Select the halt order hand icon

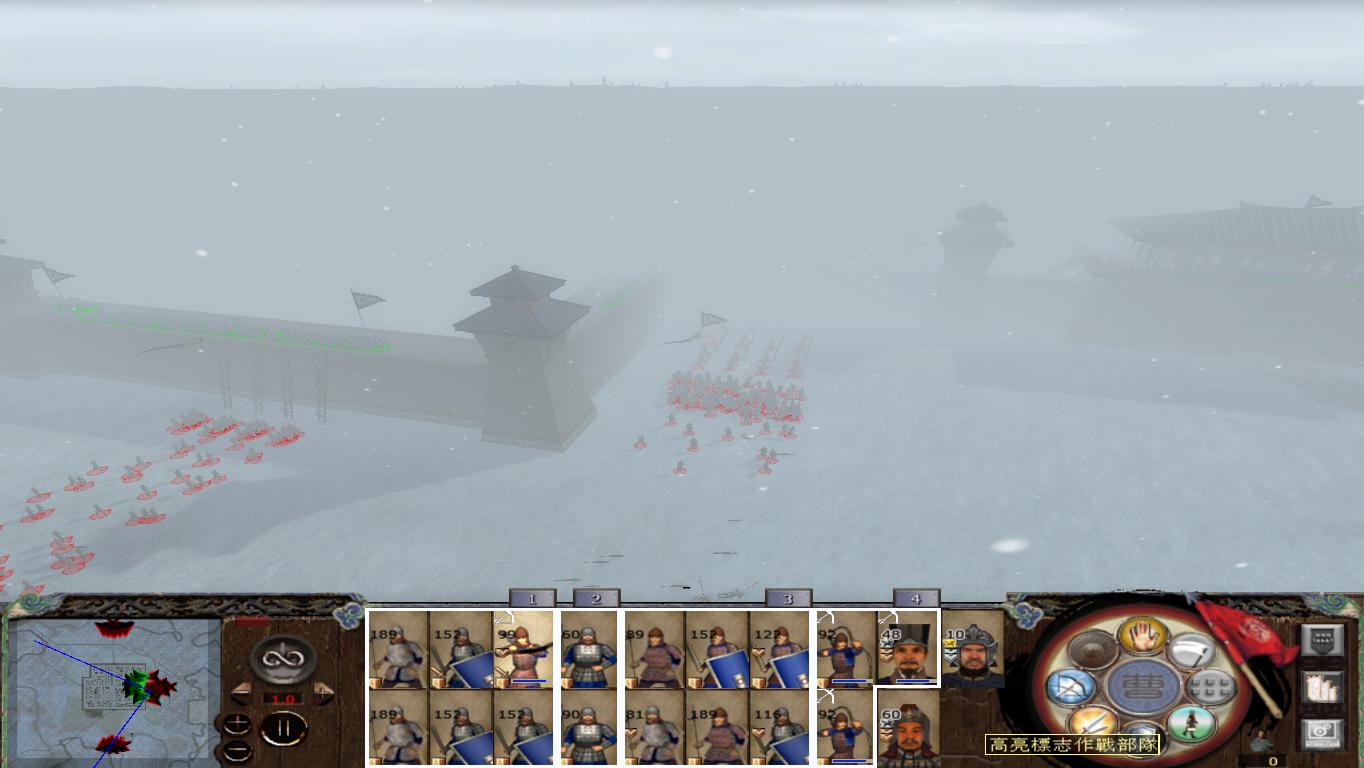tap(1142, 637)
